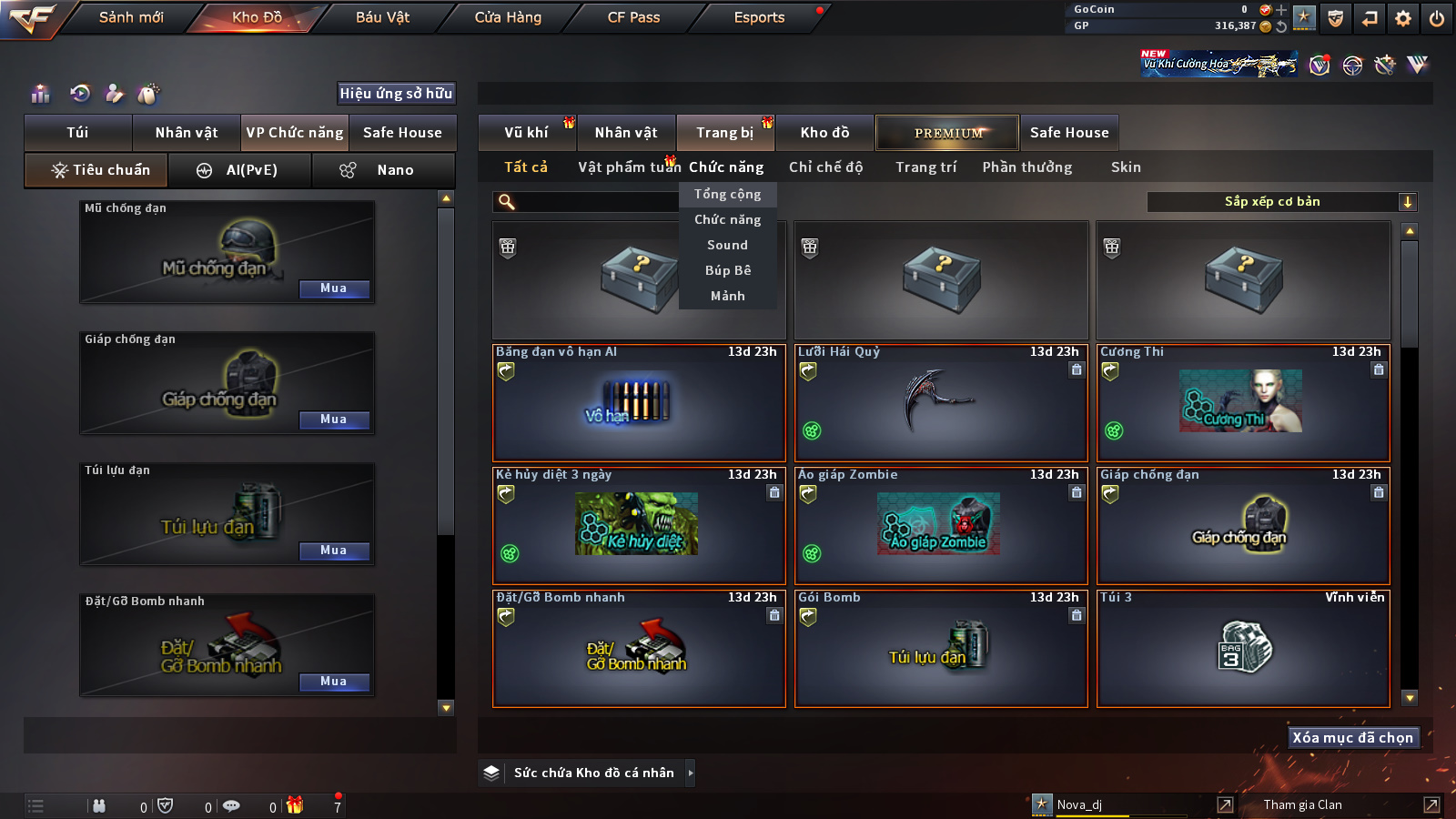1456x819 pixels.
Task: Click the Xóa mục đã chọn button
Action: coord(1352,738)
